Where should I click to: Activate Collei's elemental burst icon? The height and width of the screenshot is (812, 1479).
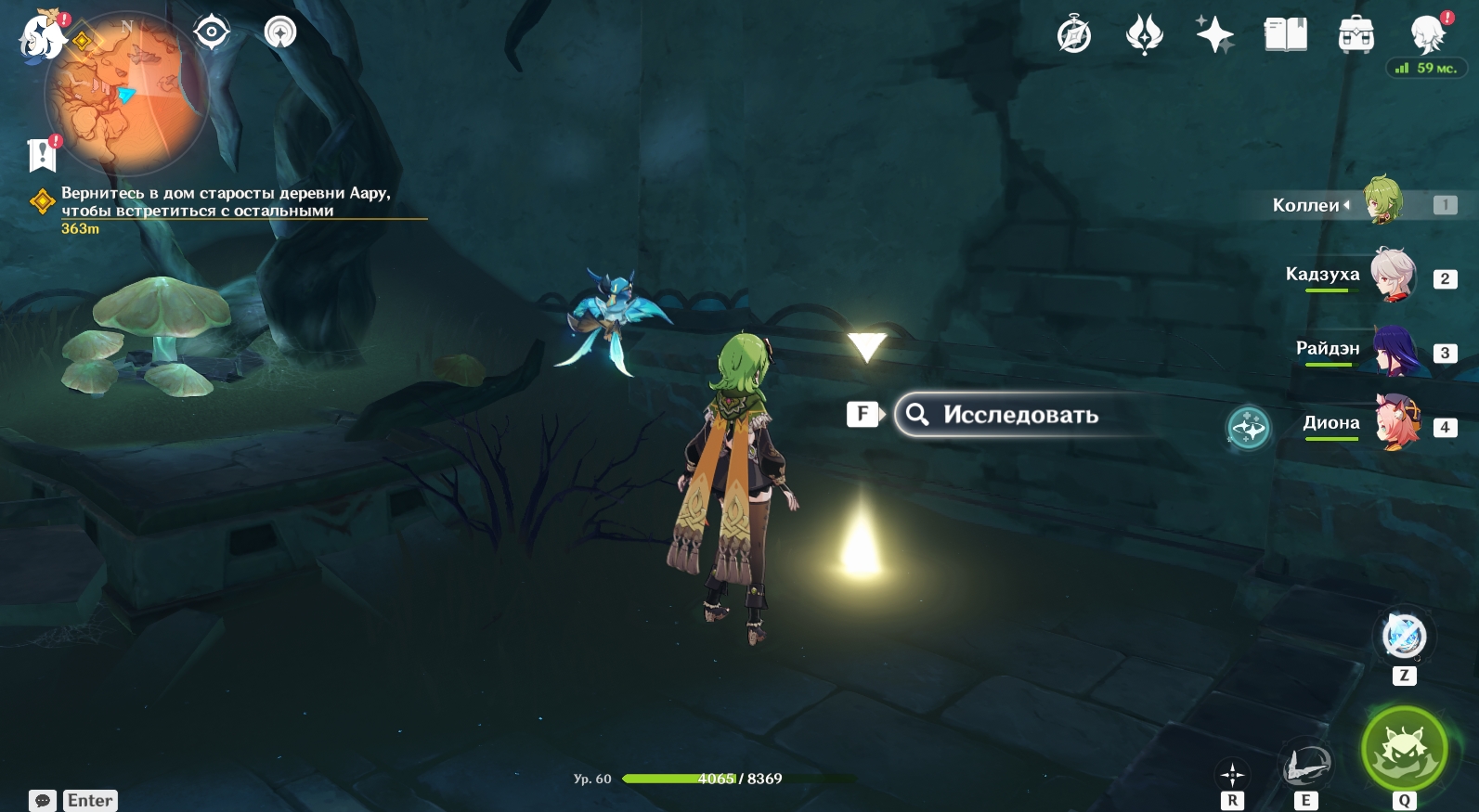(x=1404, y=750)
